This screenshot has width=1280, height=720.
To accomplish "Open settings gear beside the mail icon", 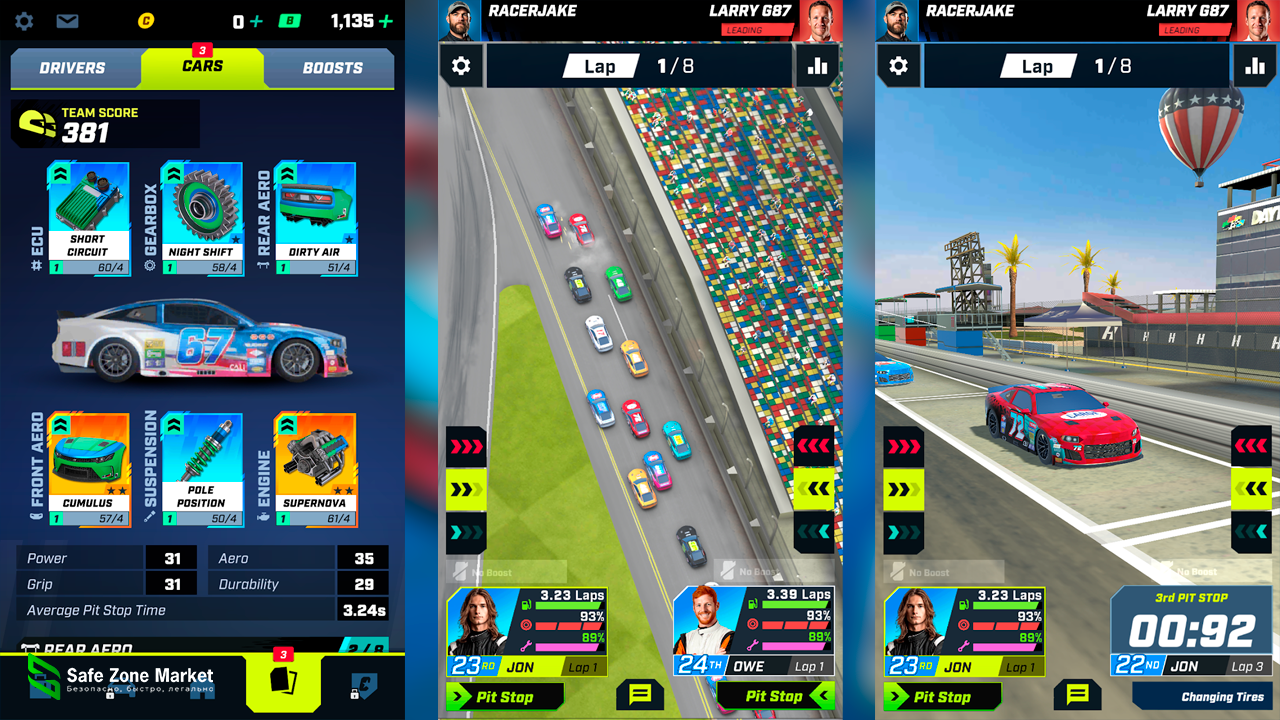I will tap(24, 21).
